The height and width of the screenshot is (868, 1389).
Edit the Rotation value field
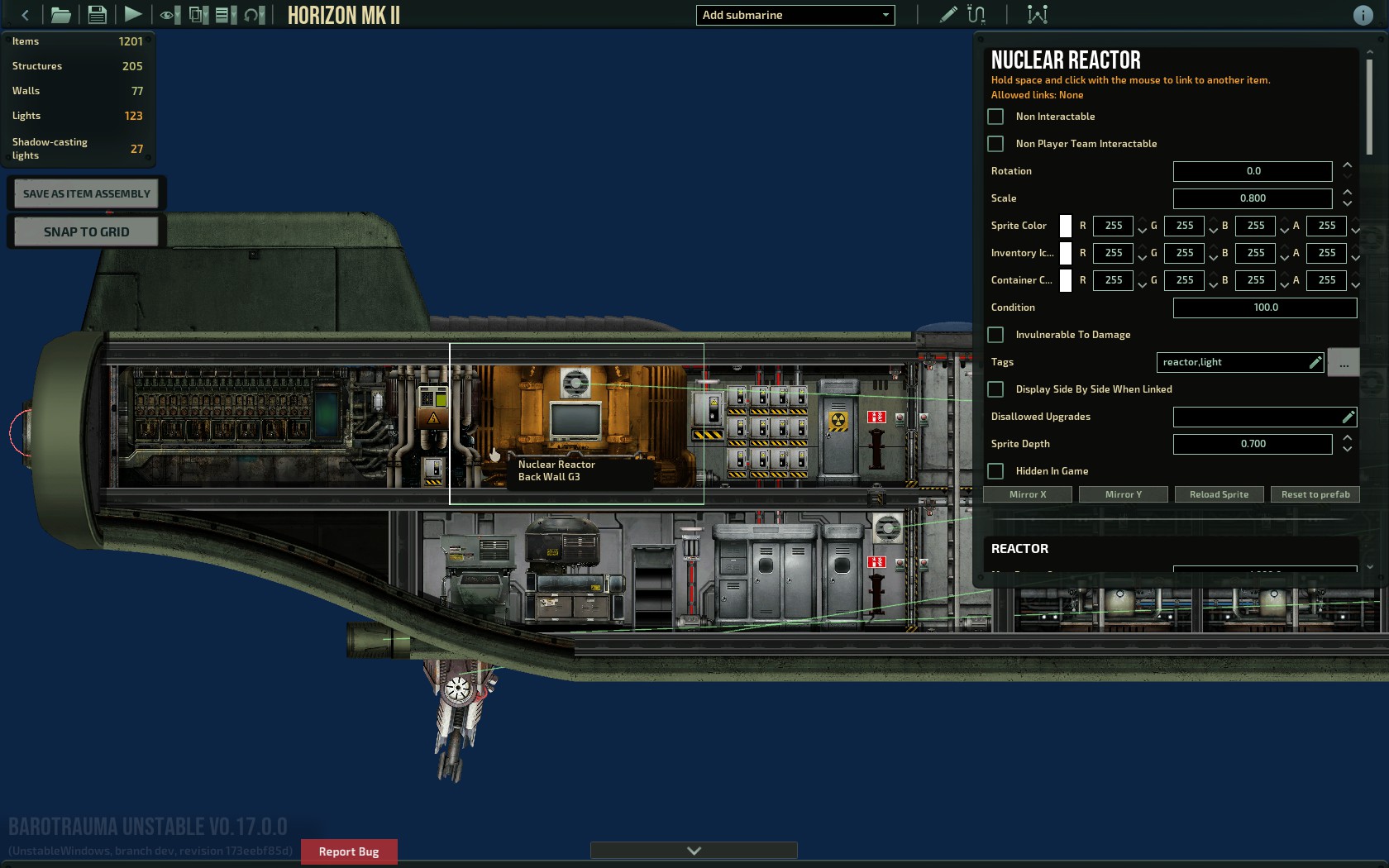coord(1252,171)
